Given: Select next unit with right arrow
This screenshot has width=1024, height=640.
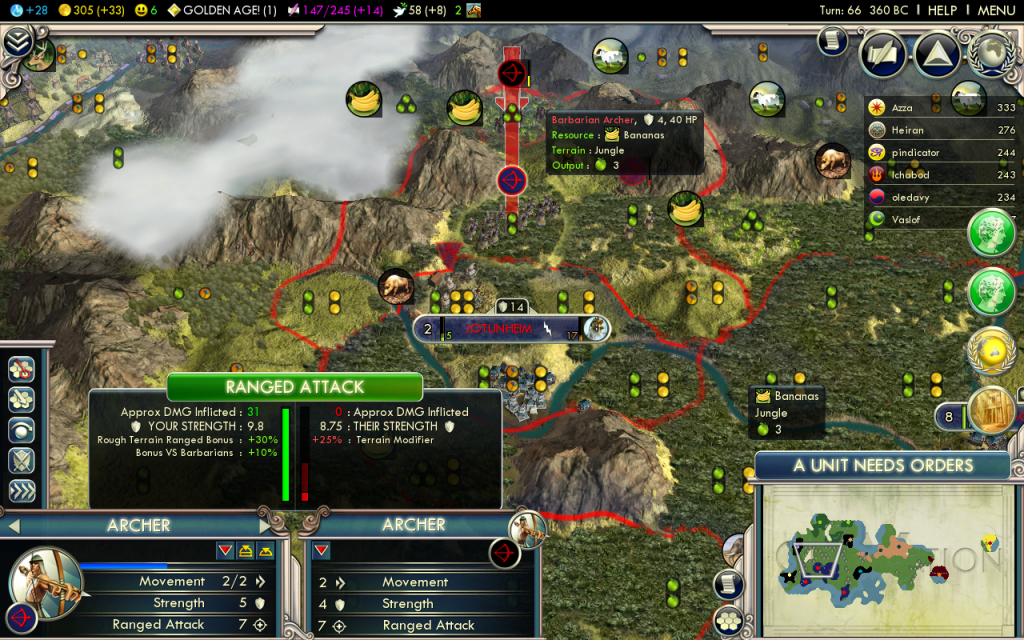Looking at the screenshot, I should (264, 526).
